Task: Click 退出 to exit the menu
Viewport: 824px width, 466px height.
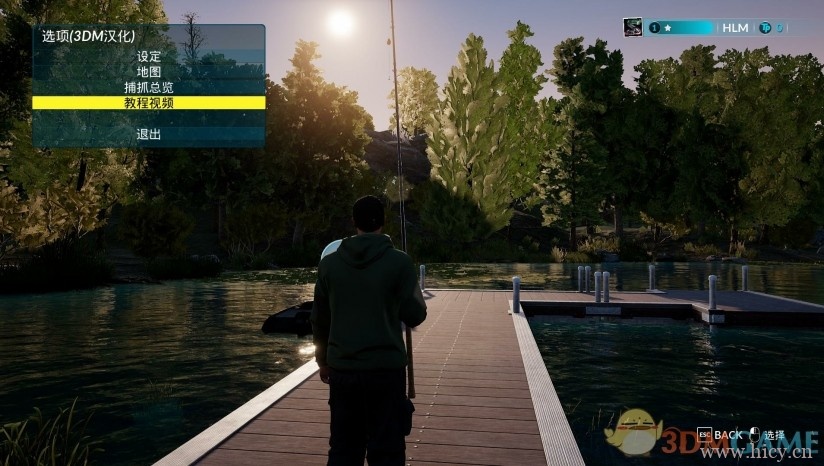Action: [x=149, y=134]
